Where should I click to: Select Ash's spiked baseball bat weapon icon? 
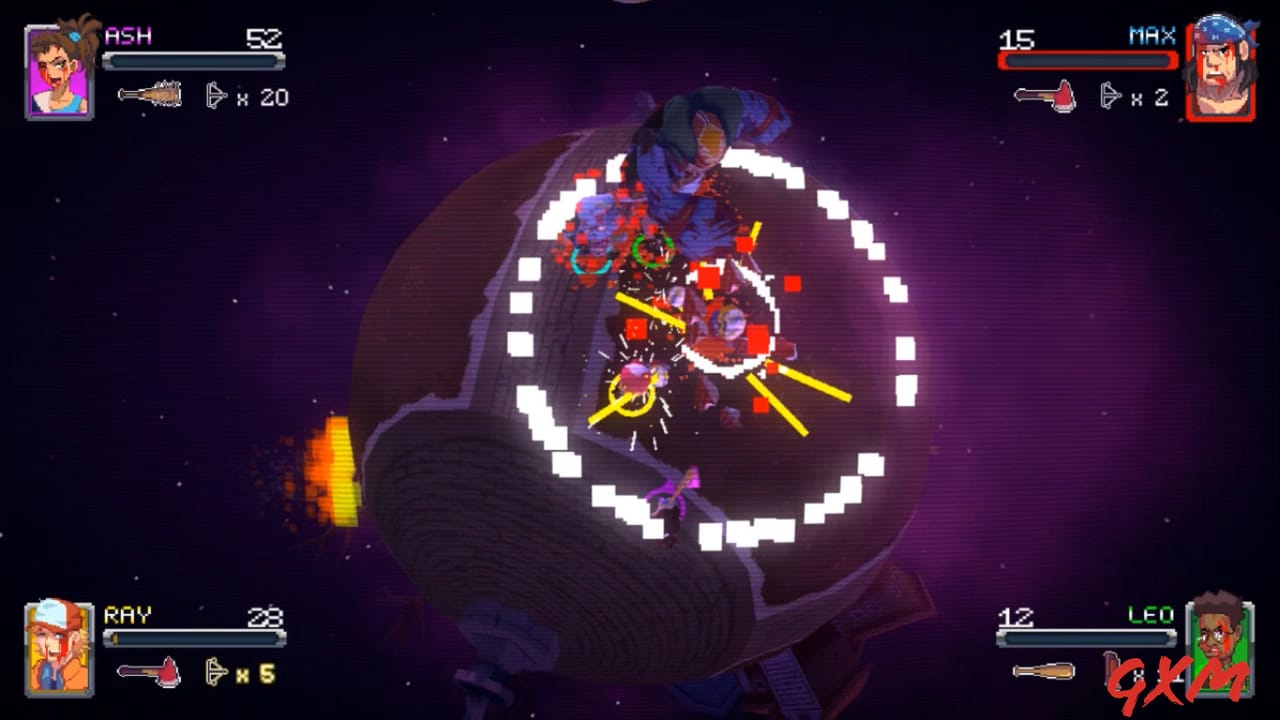(148, 94)
